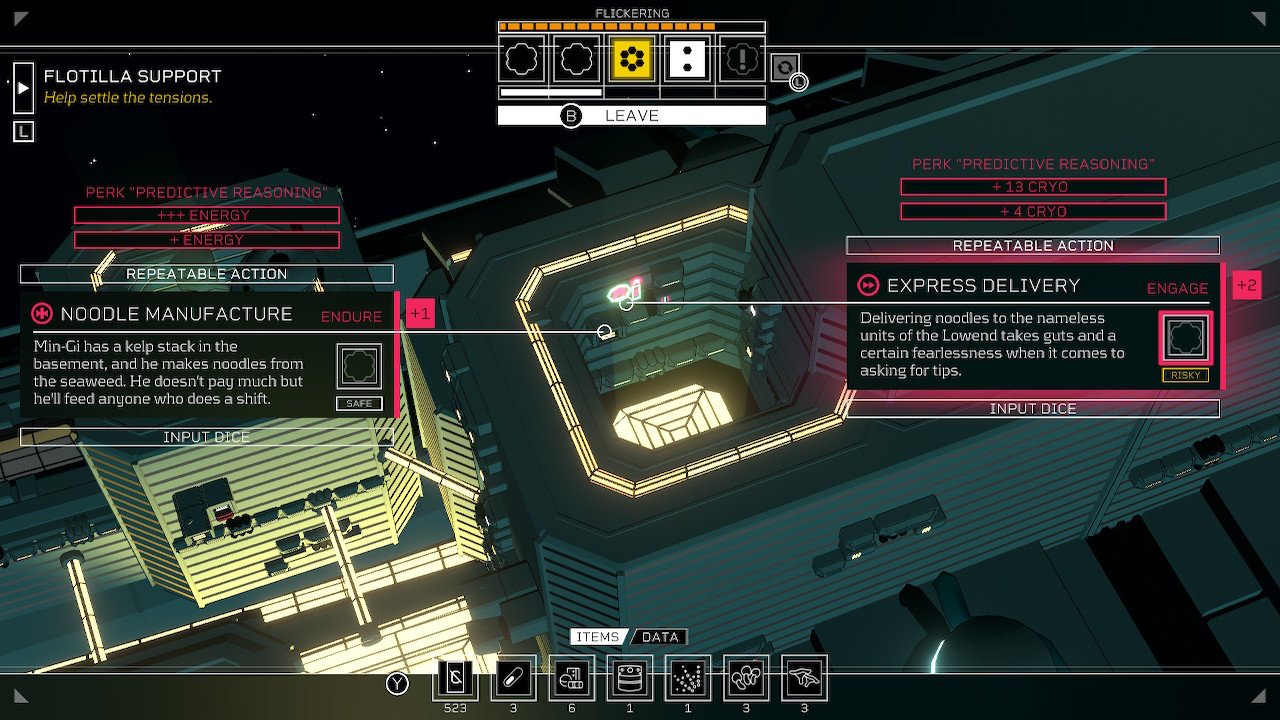The image size is (1280, 720).
Task: Switch to the Data tab
Action: coord(660,637)
